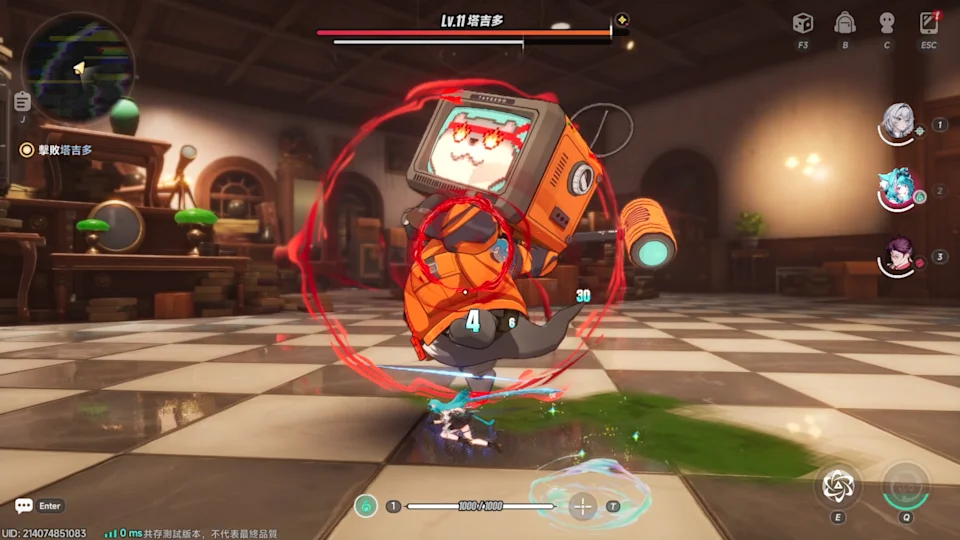
Task: Select the 擊敗塔吉多 objective tracker
Action: (x=58, y=150)
